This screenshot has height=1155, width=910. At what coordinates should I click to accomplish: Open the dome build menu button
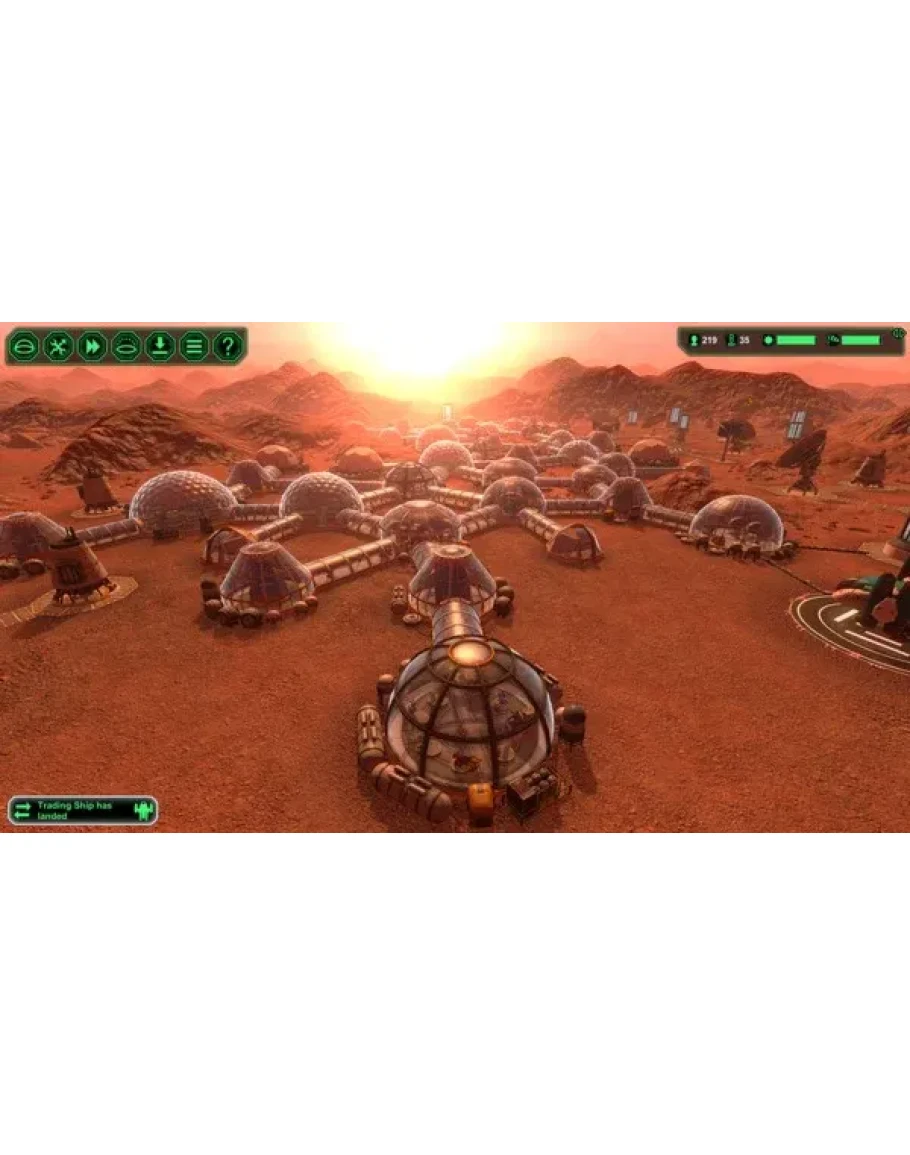[24, 347]
